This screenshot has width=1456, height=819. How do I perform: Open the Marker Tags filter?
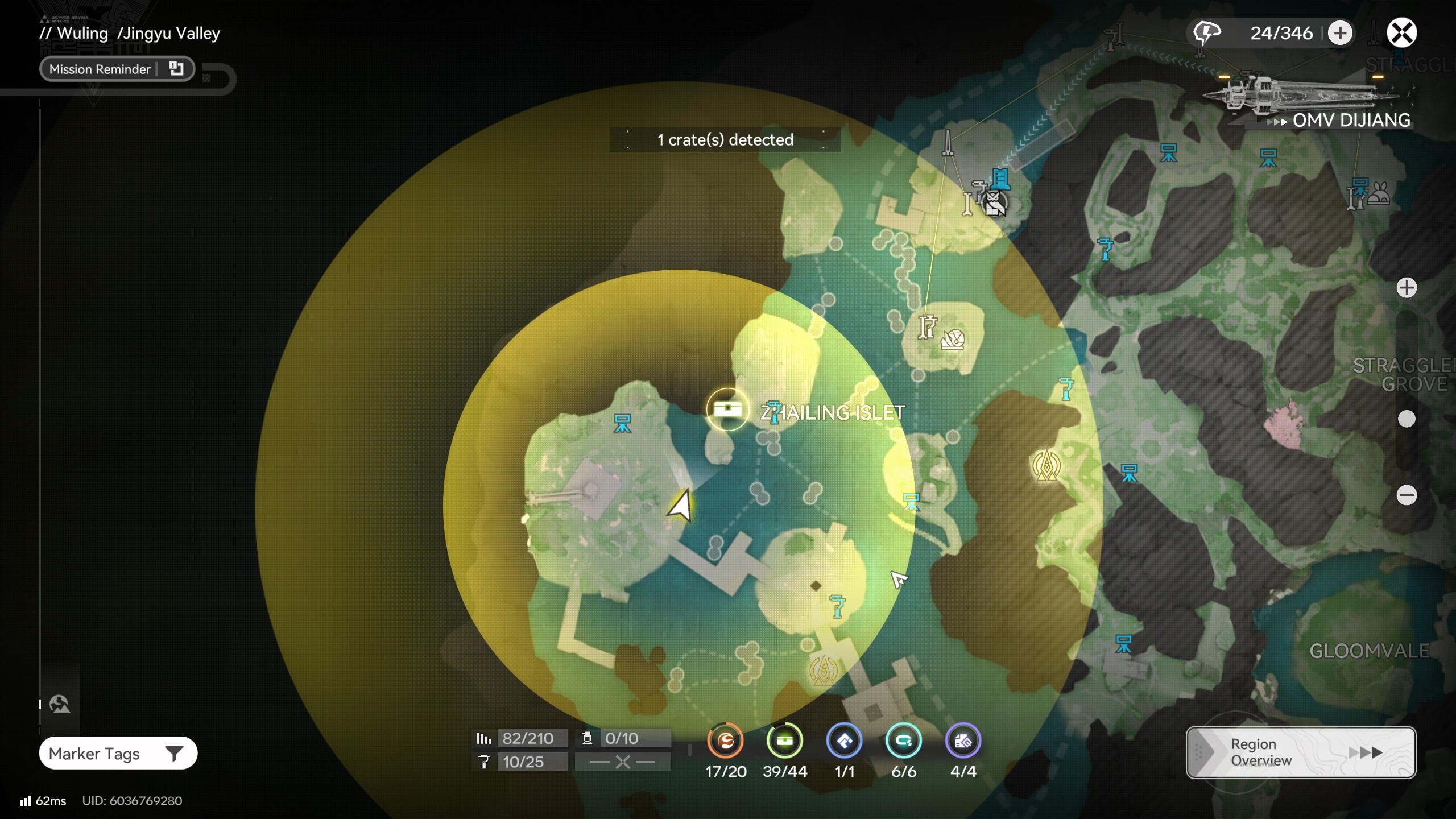(118, 754)
